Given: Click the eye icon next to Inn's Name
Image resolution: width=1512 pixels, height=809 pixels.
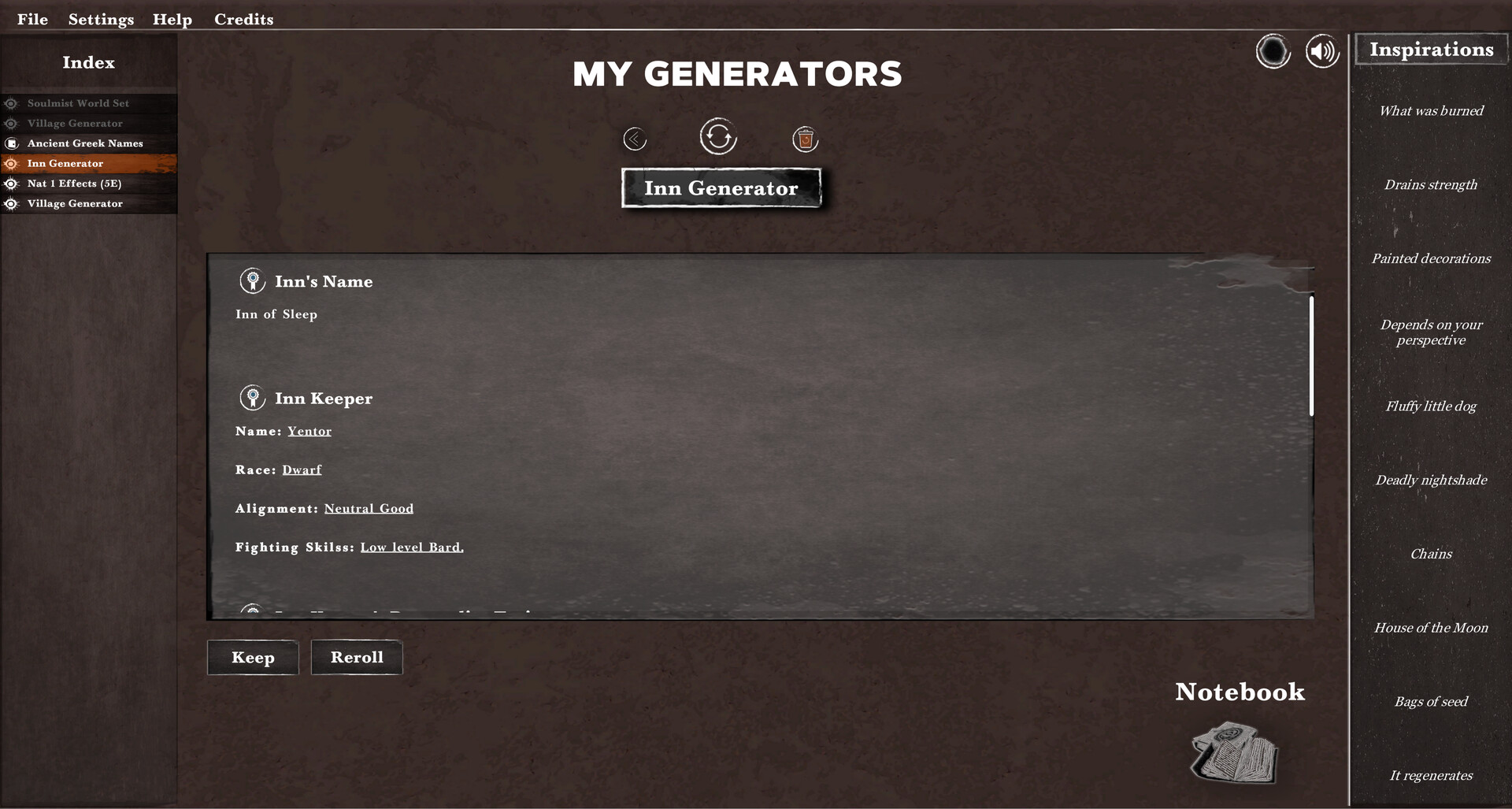Looking at the screenshot, I should (252, 280).
